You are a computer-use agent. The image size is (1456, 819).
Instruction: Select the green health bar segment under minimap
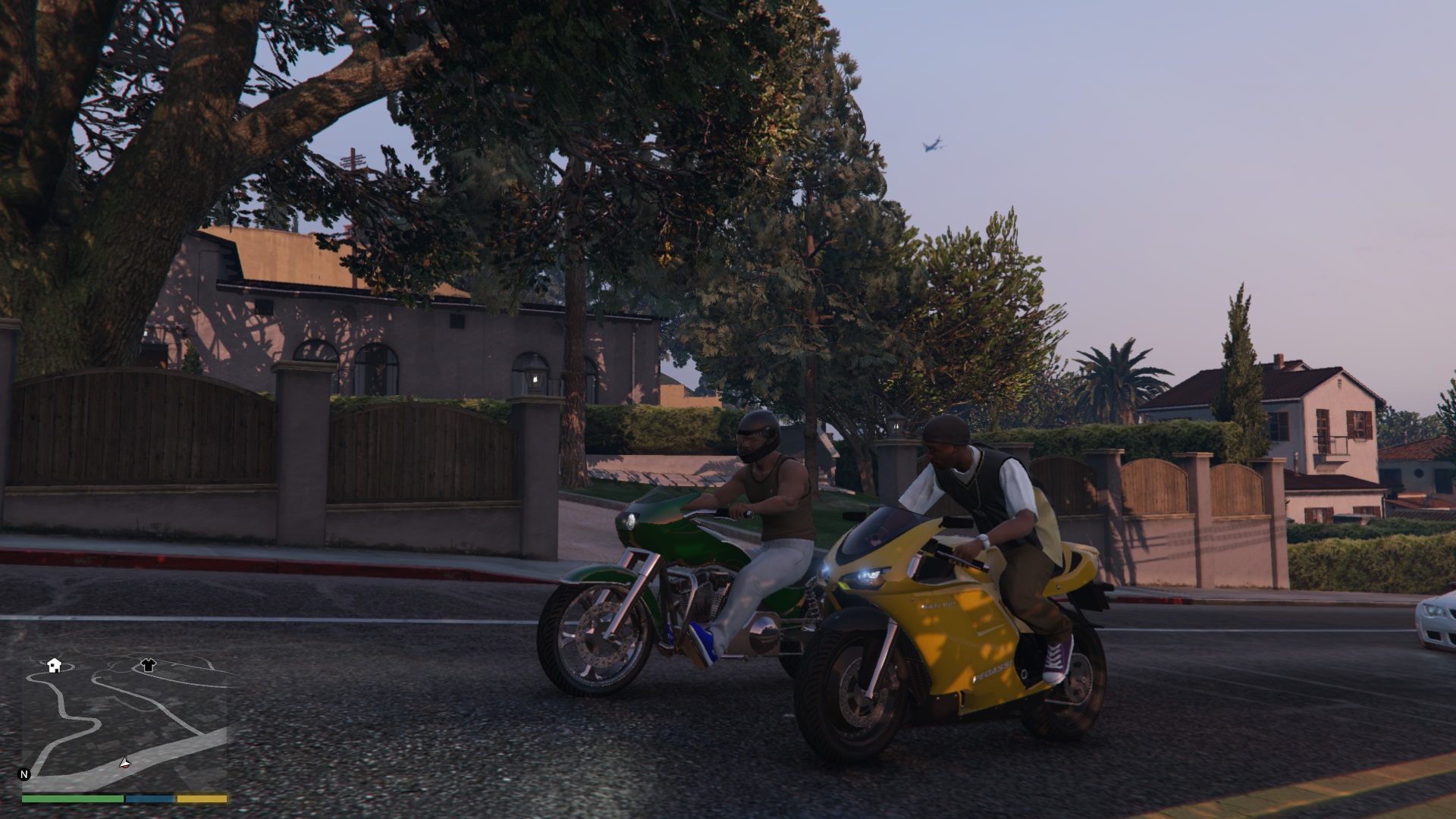click(73, 799)
